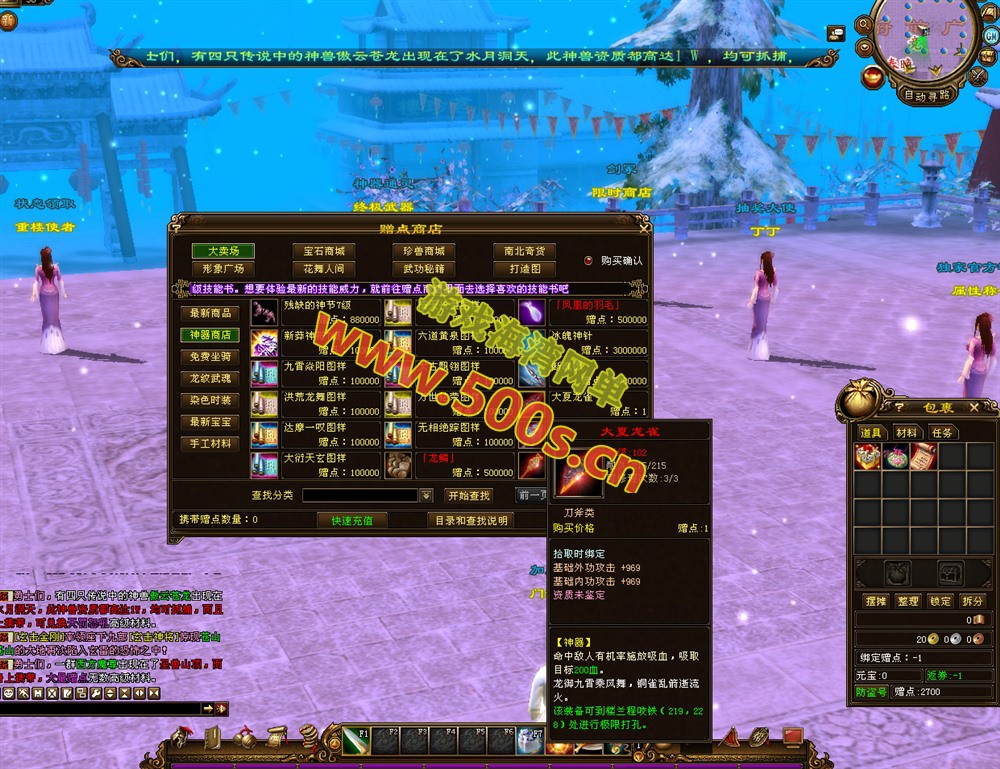Viewport: 1000px width, 769px height.
Task: Switch to the 宝石商城 shop tab
Action: pos(324,251)
